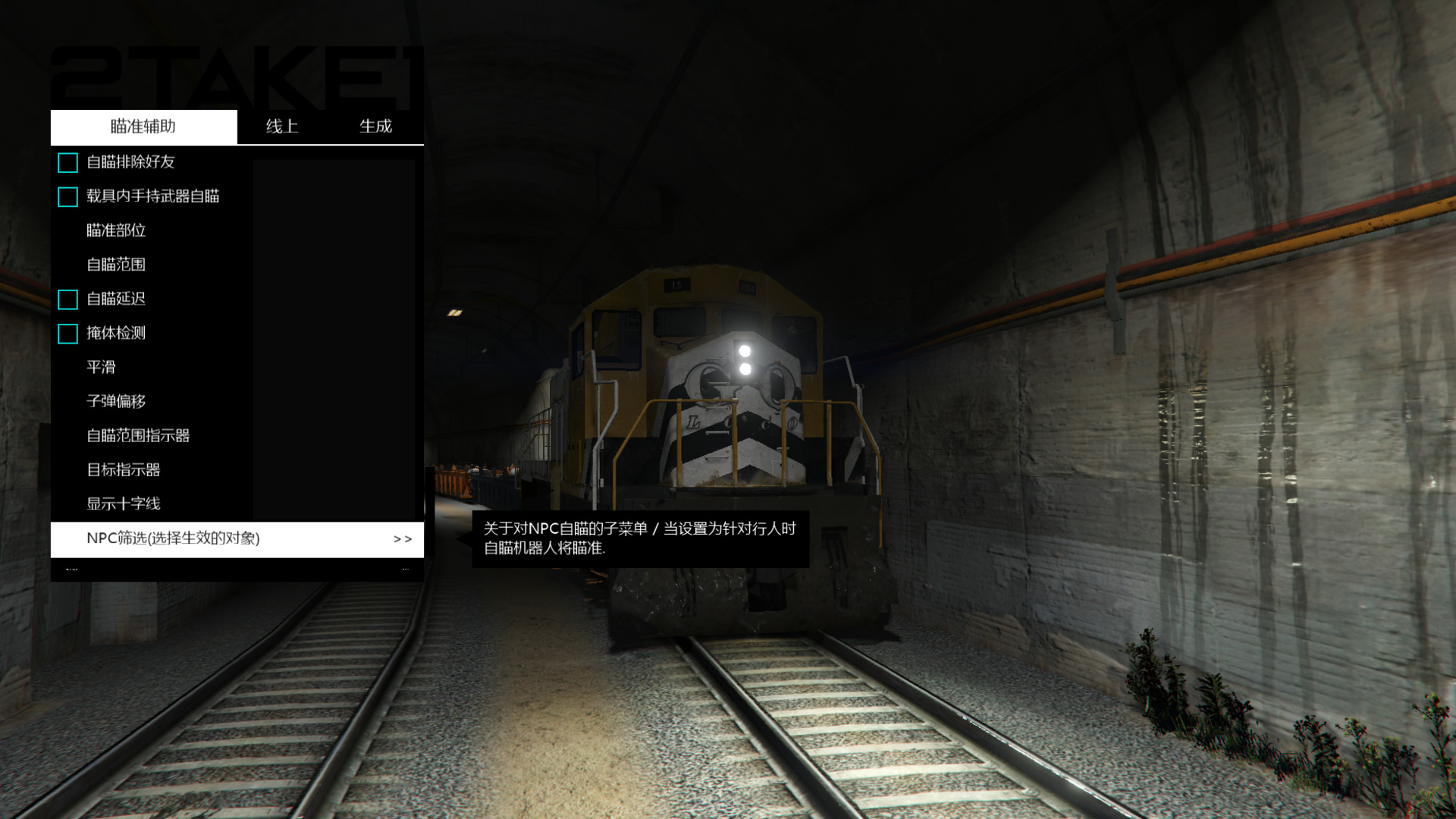Click the 自瞄范围指示器 entry
Viewport: 1456px width, 819px height.
click(138, 436)
